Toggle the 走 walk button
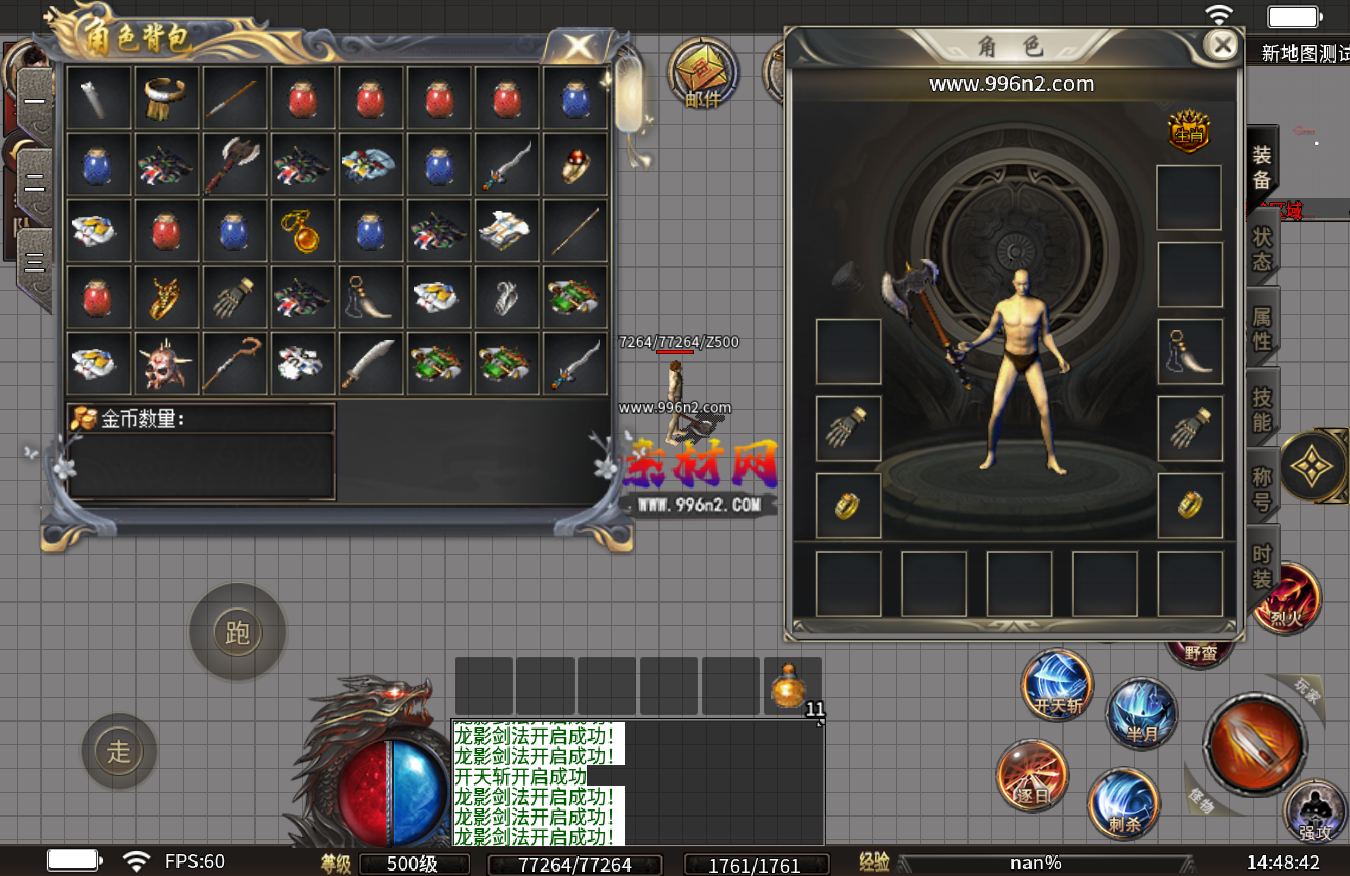The height and width of the screenshot is (876, 1350). tap(119, 751)
